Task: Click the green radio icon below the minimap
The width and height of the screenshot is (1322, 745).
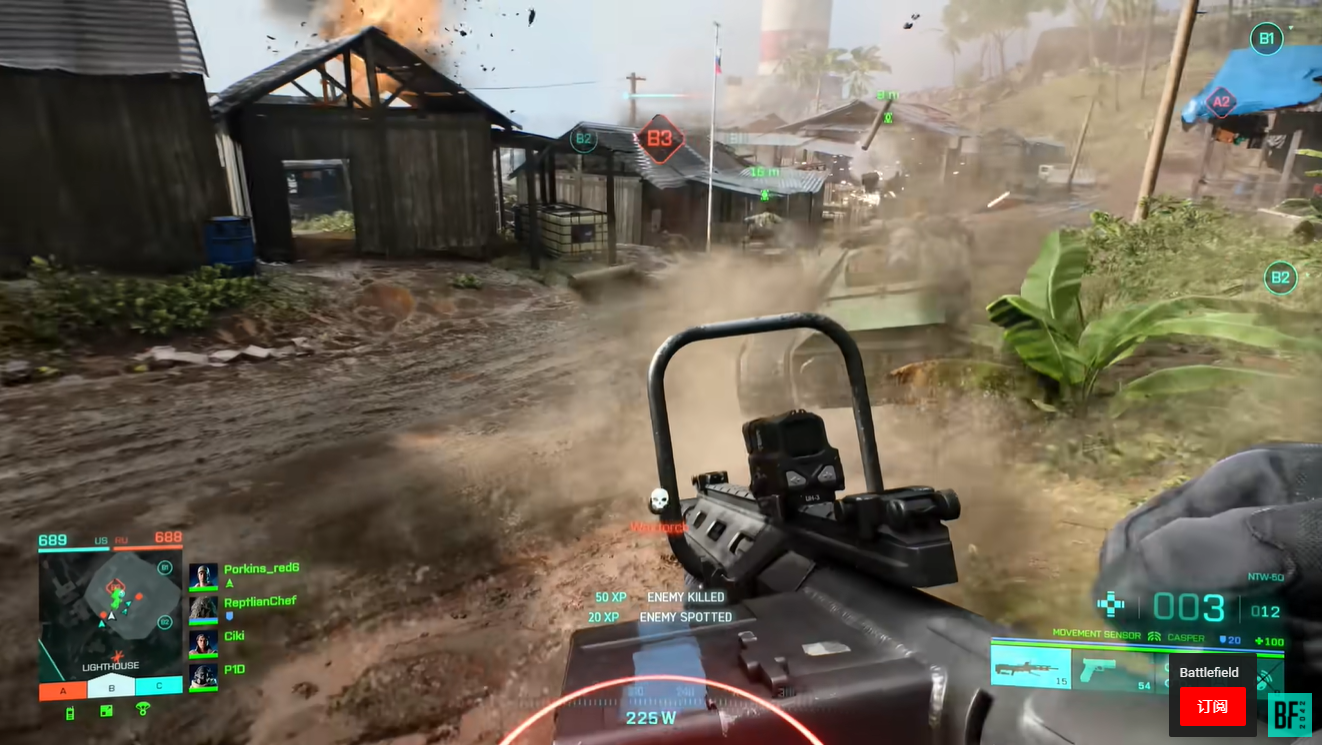Action: click(70, 712)
